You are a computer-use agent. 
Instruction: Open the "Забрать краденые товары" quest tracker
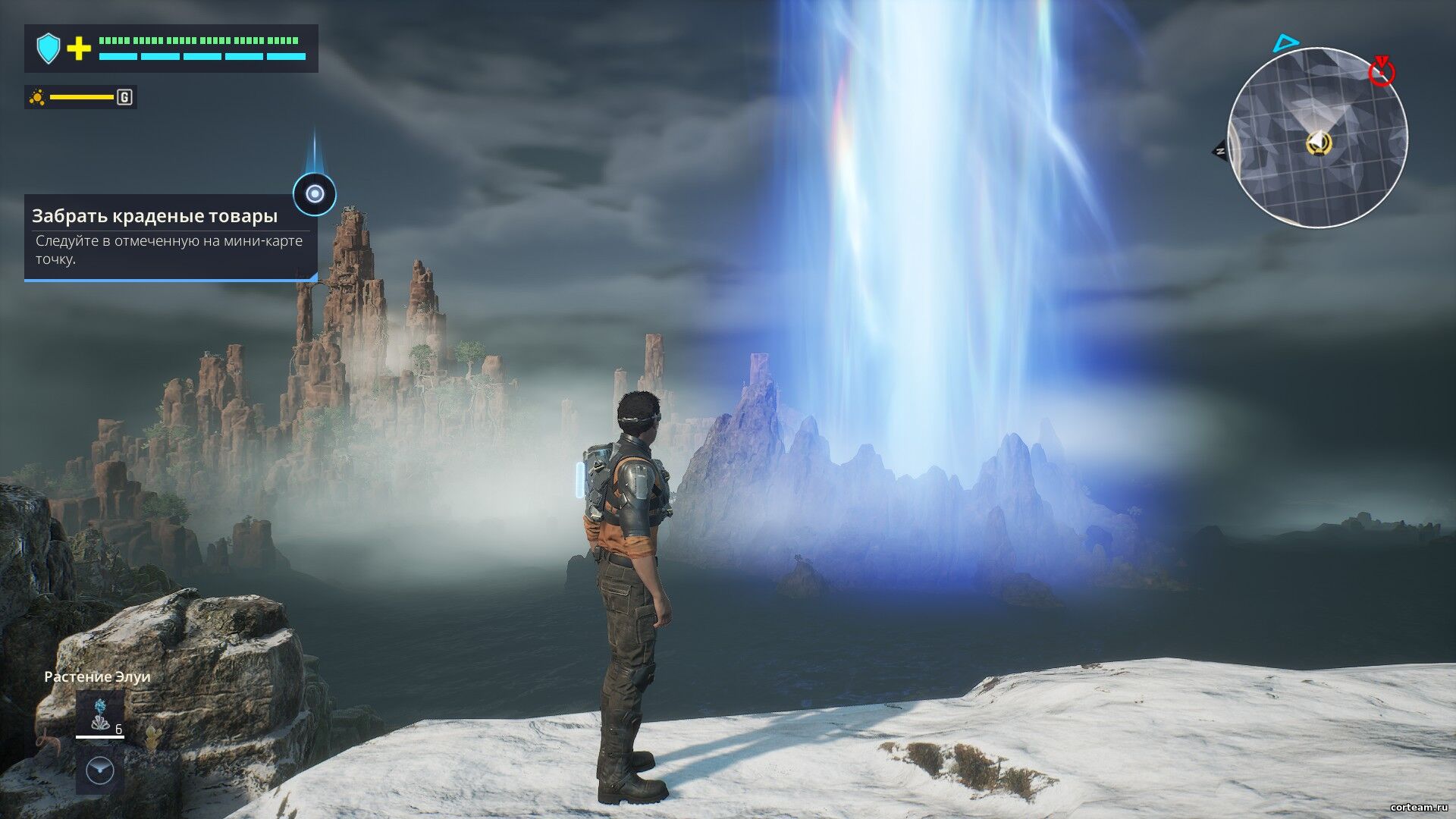tap(171, 237)
